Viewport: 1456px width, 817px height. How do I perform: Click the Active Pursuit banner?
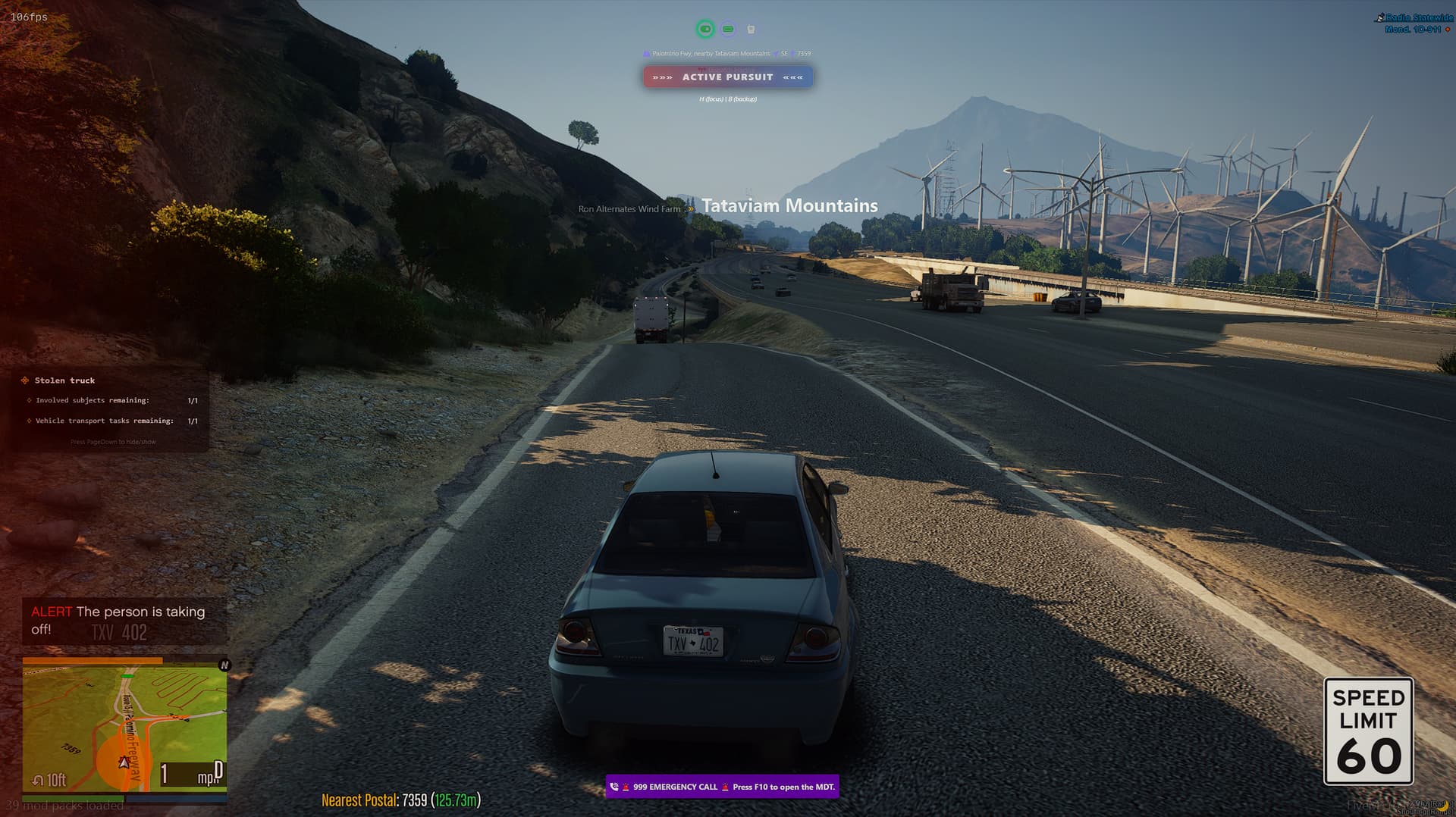pyautogui.click(x=727, y=77)
